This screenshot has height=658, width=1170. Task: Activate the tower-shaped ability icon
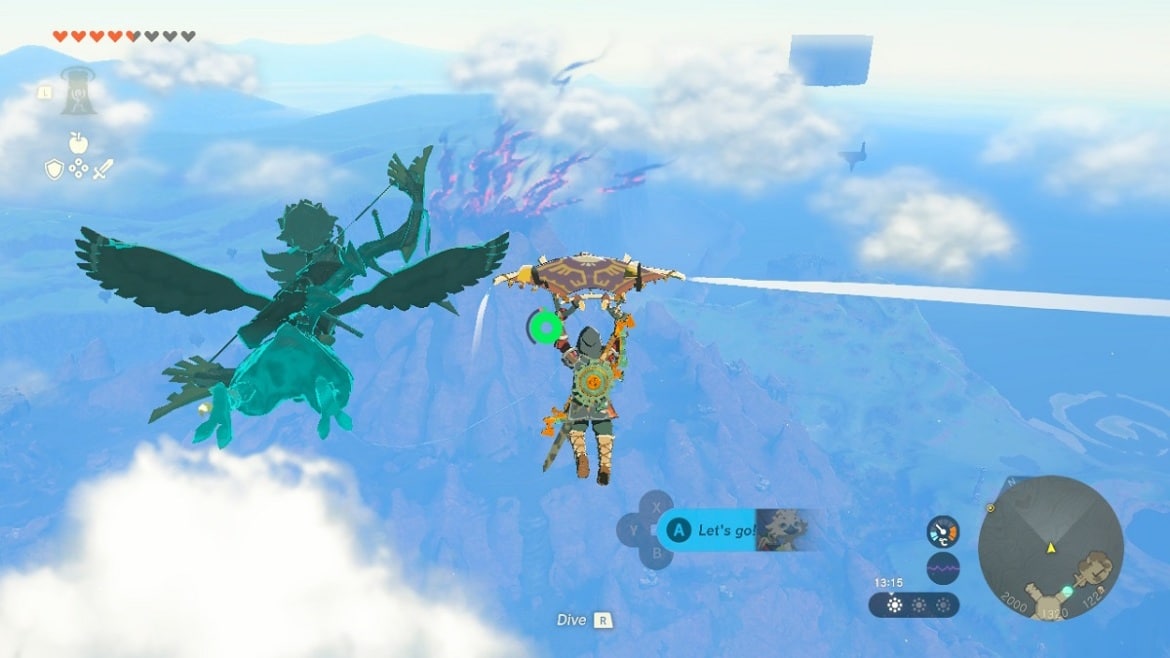coord(78,91)
